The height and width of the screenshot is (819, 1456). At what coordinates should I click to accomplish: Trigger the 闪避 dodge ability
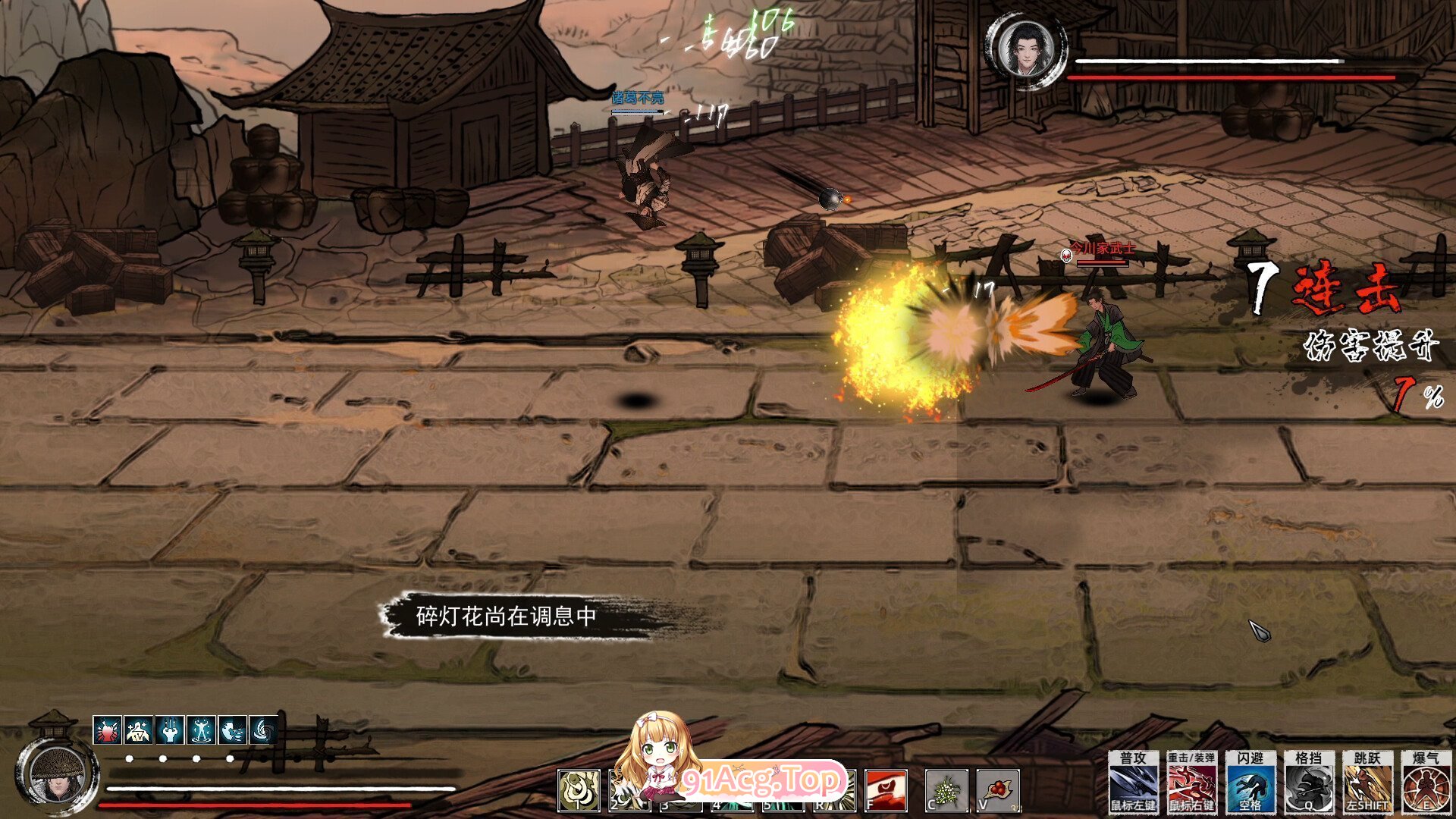tap(1250, 782)
